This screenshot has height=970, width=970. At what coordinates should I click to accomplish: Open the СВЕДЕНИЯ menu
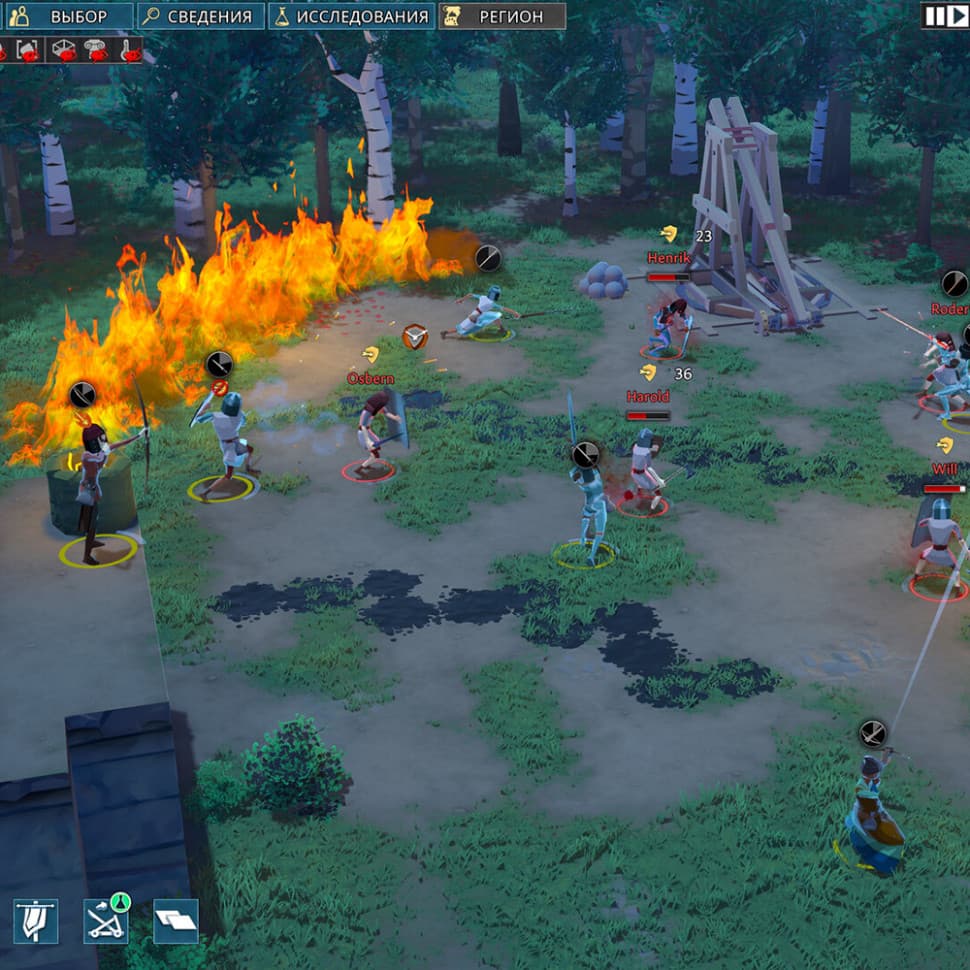200,16
